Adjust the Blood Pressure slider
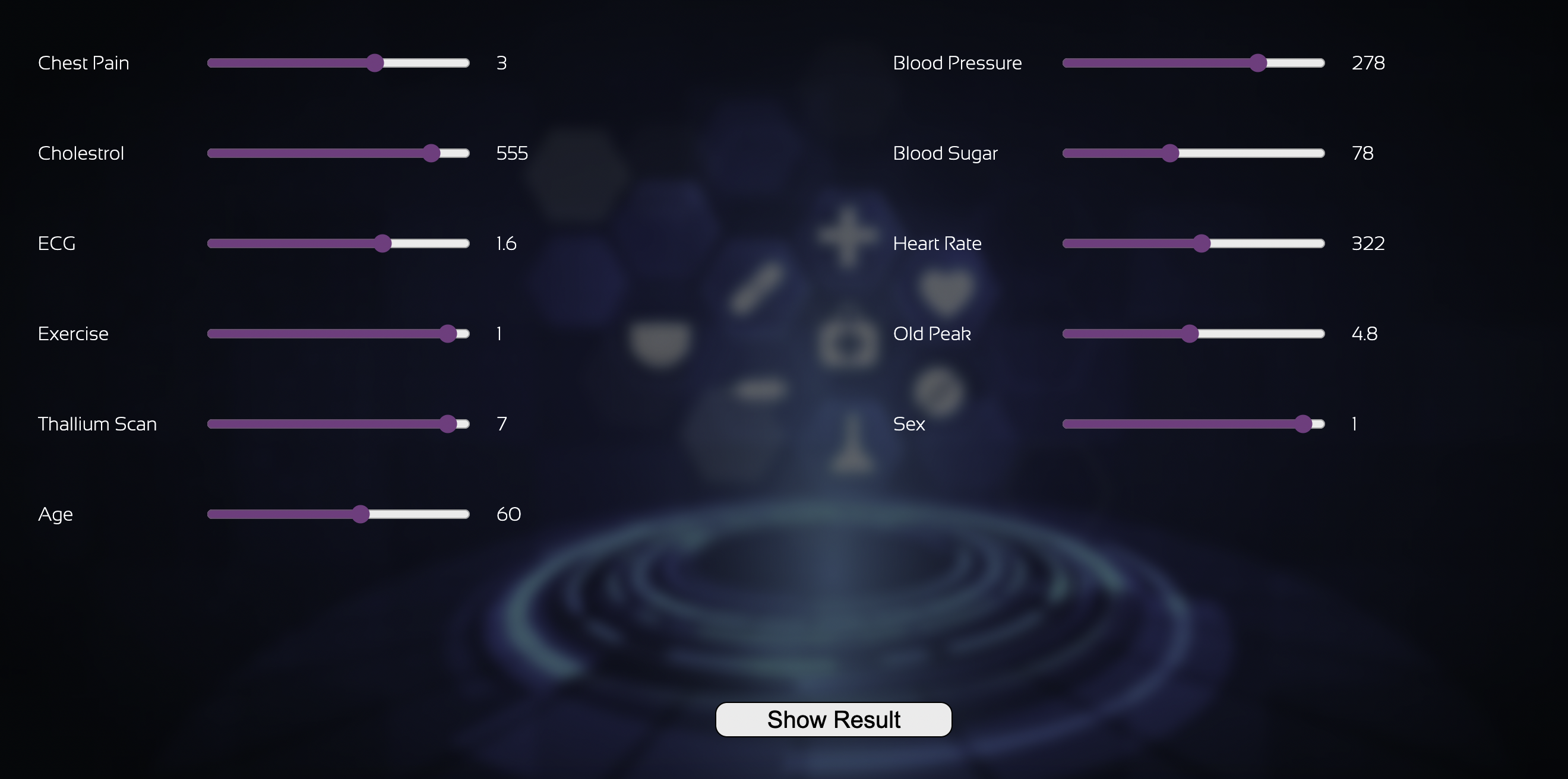This screenshot has width=1568, height=779. pyautogui.click(x=1258, y=63)
